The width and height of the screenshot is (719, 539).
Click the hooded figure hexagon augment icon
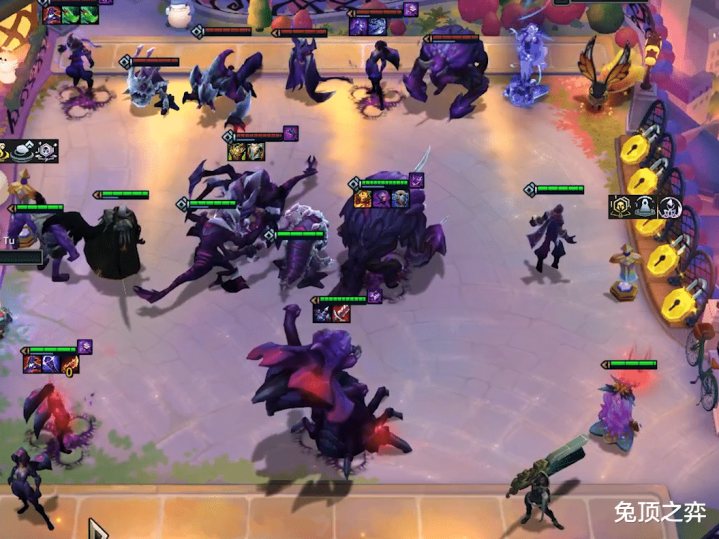pyautogui.click(x=620, y=207)
